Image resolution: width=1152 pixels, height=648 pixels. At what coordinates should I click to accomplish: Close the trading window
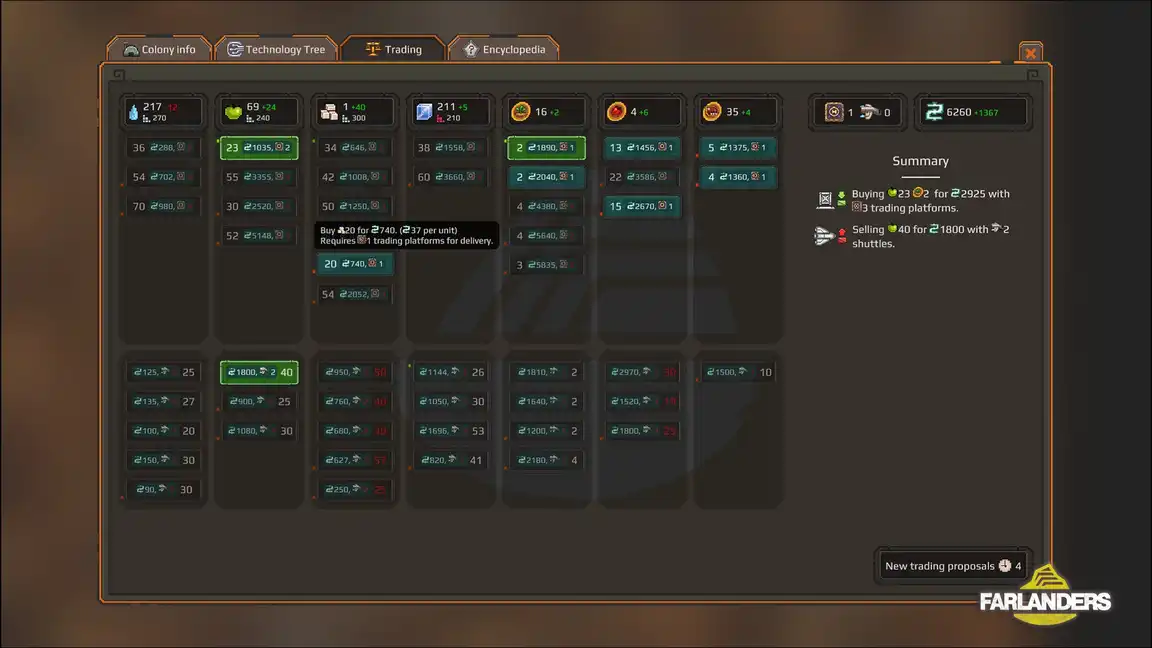(1030, 53)
